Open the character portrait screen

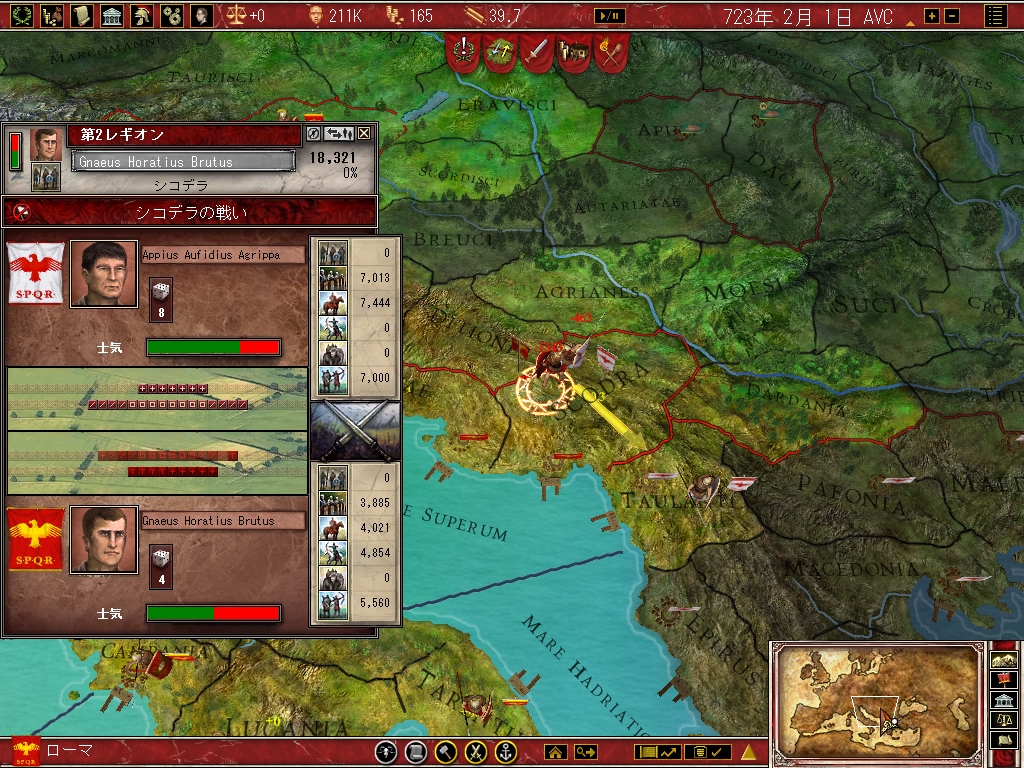202,15
